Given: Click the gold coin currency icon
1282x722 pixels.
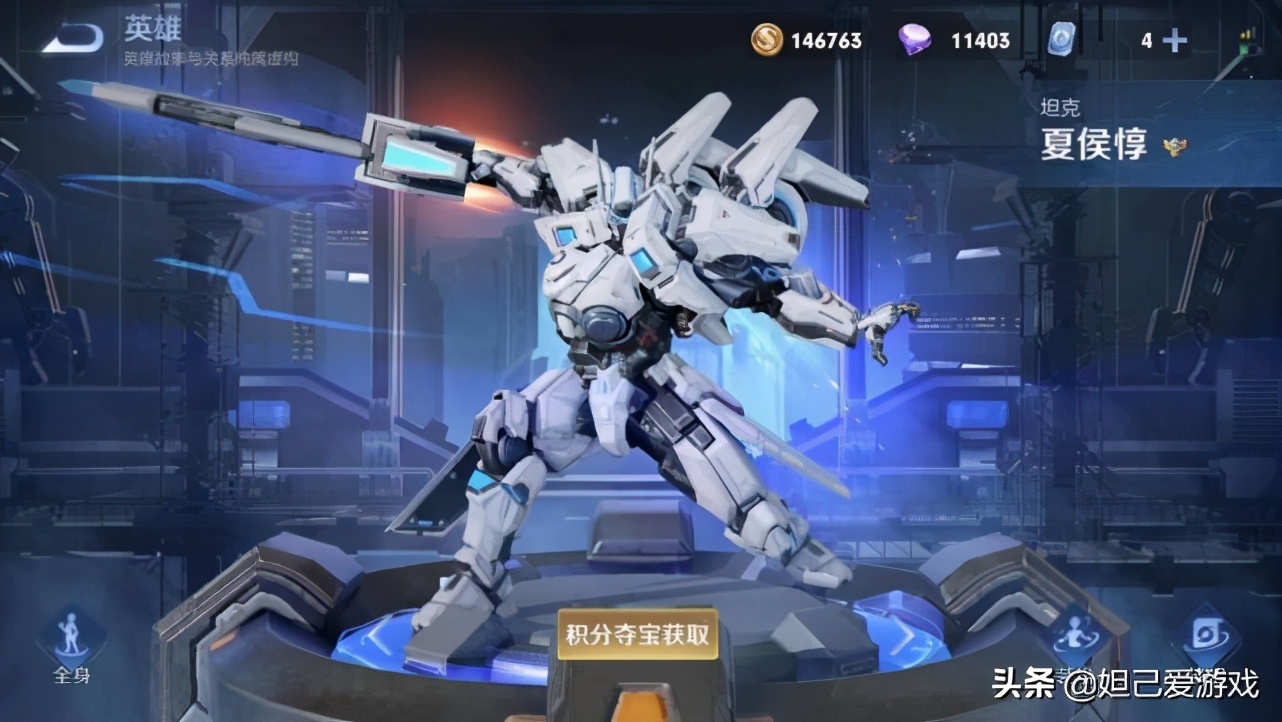Looking at the screenshot, I should [x=768, y=41].
